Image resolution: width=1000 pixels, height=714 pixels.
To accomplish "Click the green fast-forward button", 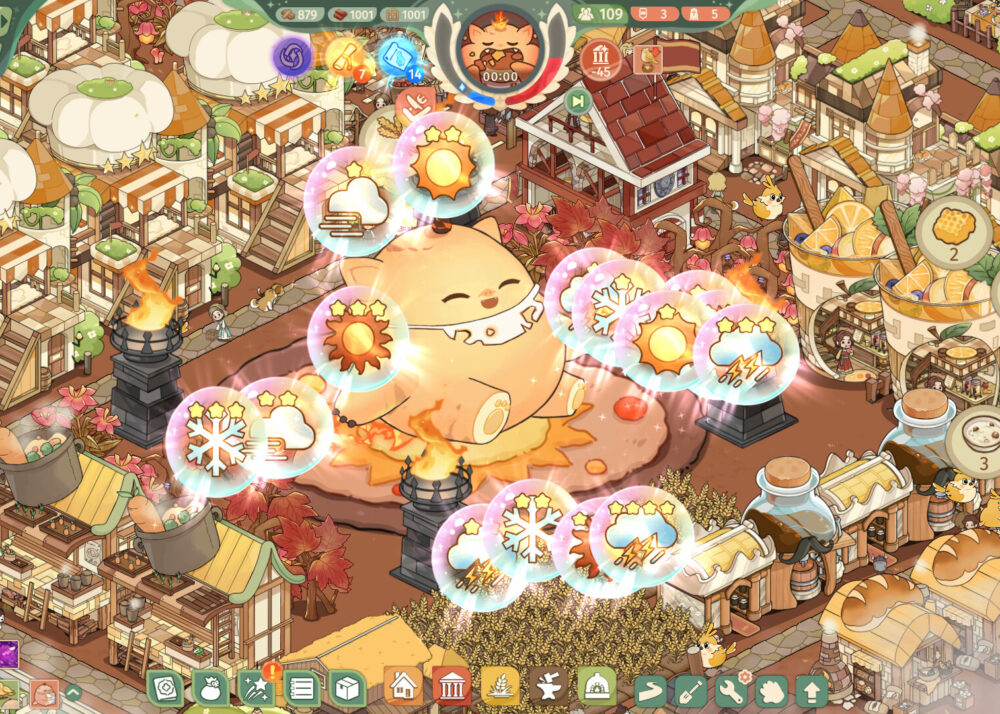I will point(578,100).
